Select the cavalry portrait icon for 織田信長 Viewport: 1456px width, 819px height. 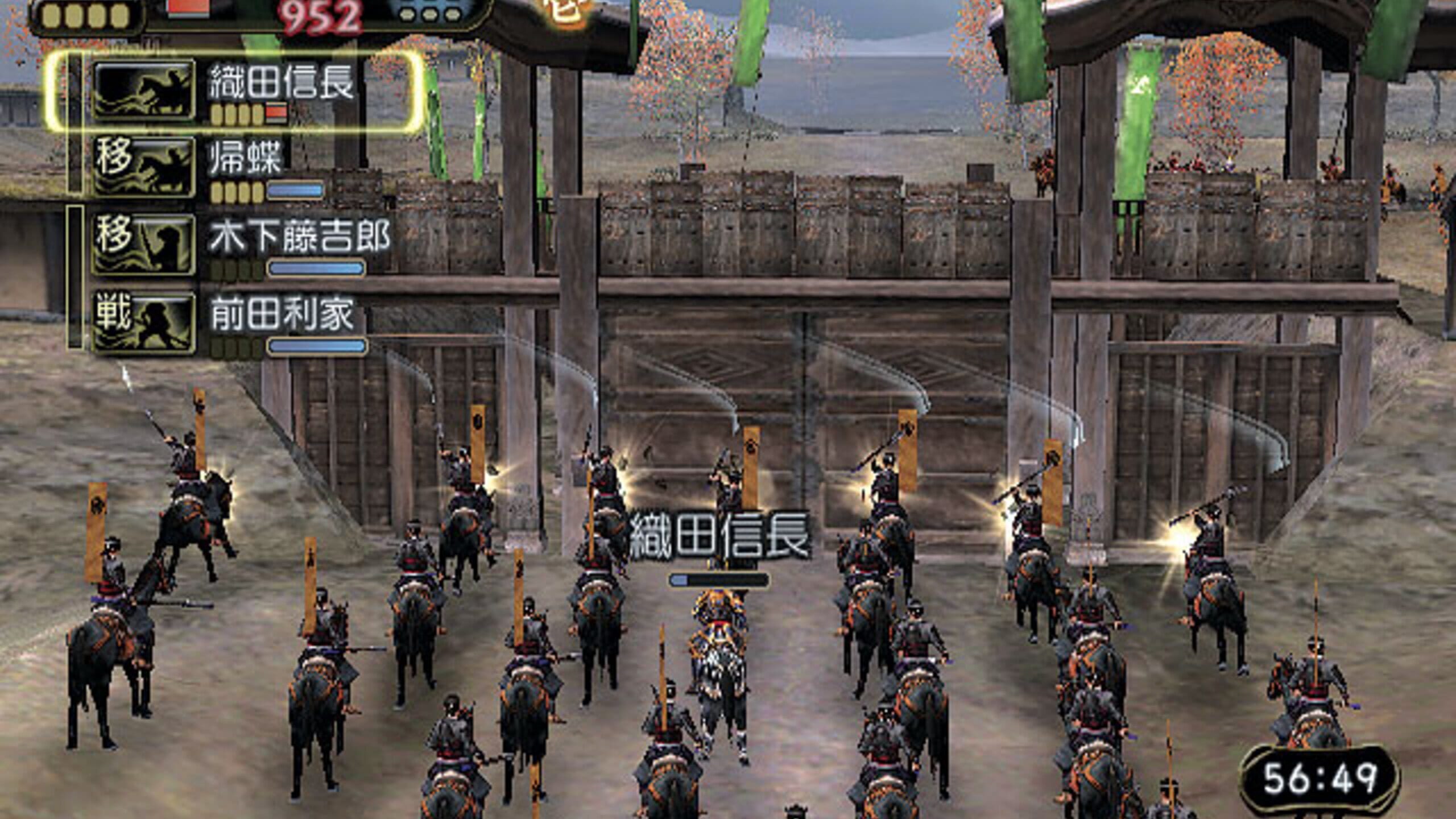[145, 91]
